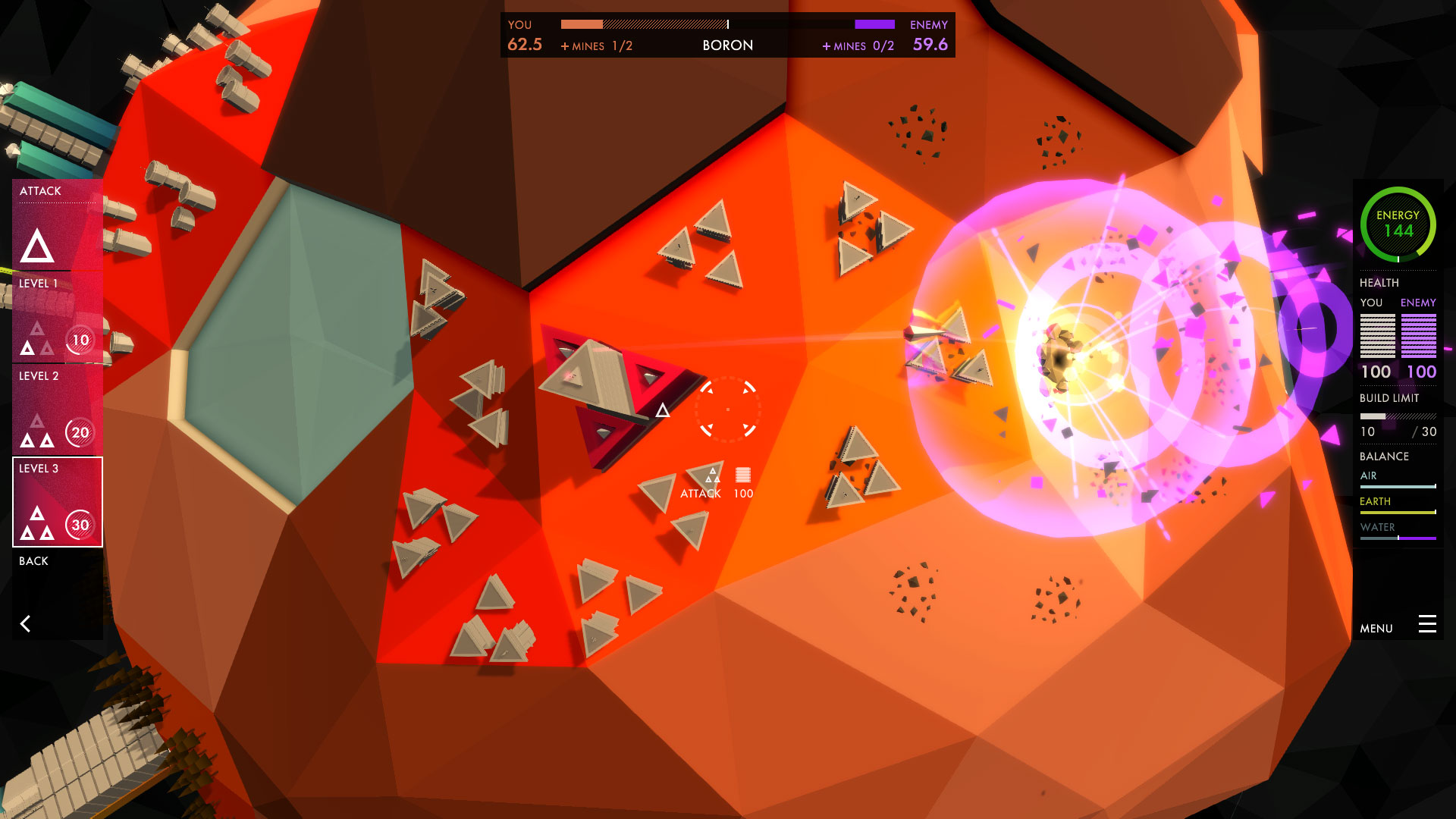This screenshot has height=819, width=1456.
Task: Open the Menu hamburger icon
Action: pyautogui.click(x=1429, y=624)
